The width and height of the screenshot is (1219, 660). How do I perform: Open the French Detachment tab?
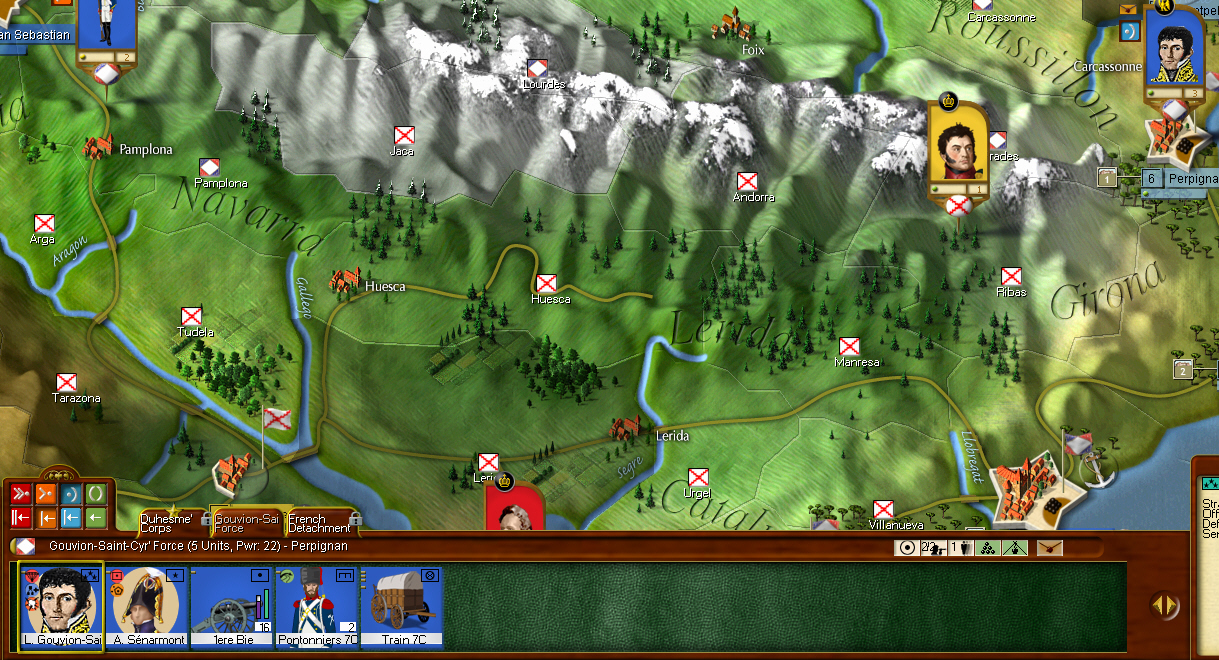click(320, 522)
